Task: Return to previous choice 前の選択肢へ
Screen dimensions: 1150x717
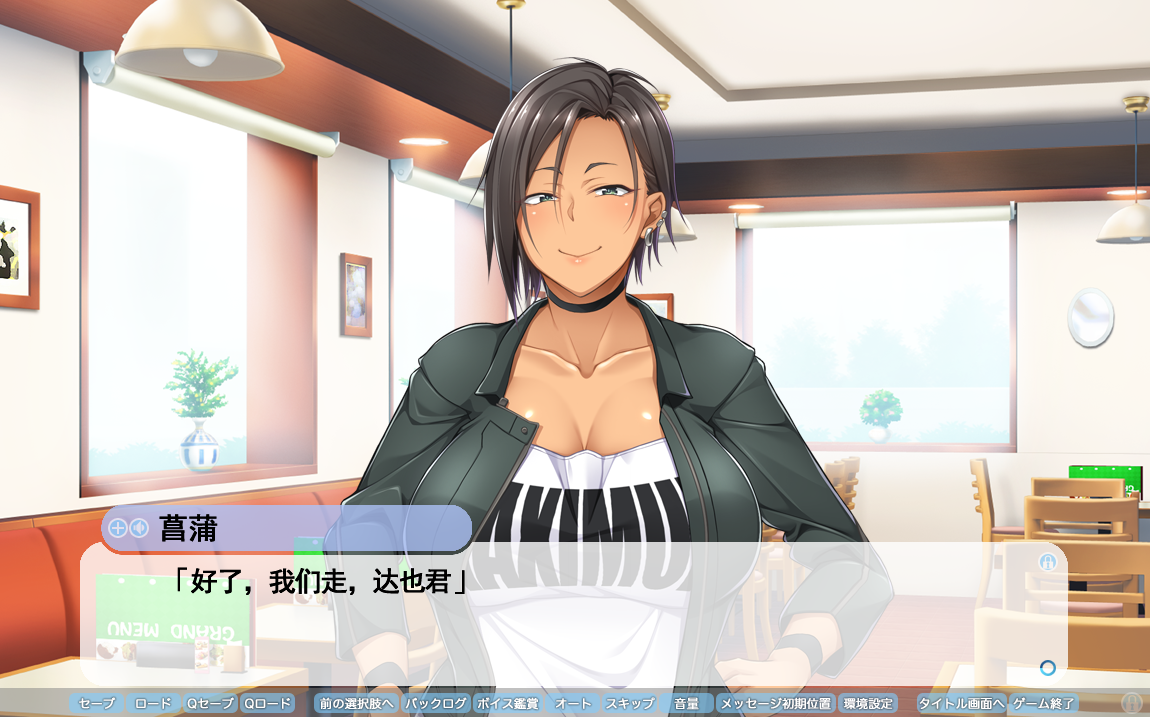Action: pyautogui.click(x=356, y=704)
